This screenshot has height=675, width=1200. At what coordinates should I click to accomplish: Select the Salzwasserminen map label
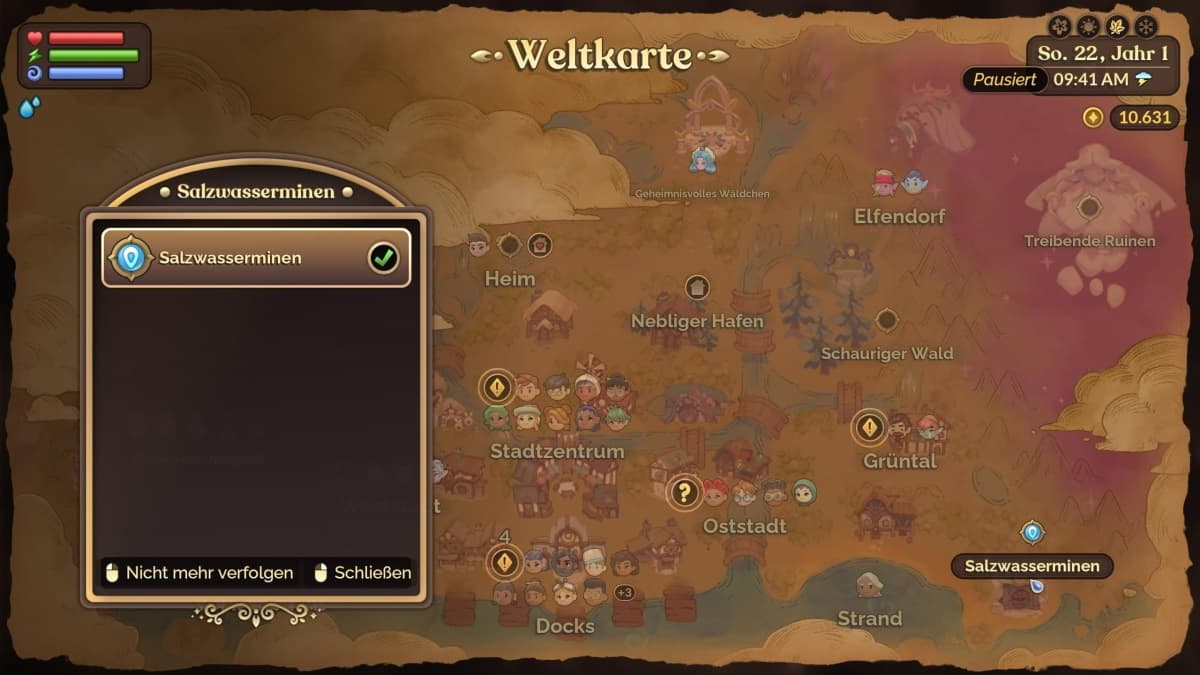(x=1031, y=566)
